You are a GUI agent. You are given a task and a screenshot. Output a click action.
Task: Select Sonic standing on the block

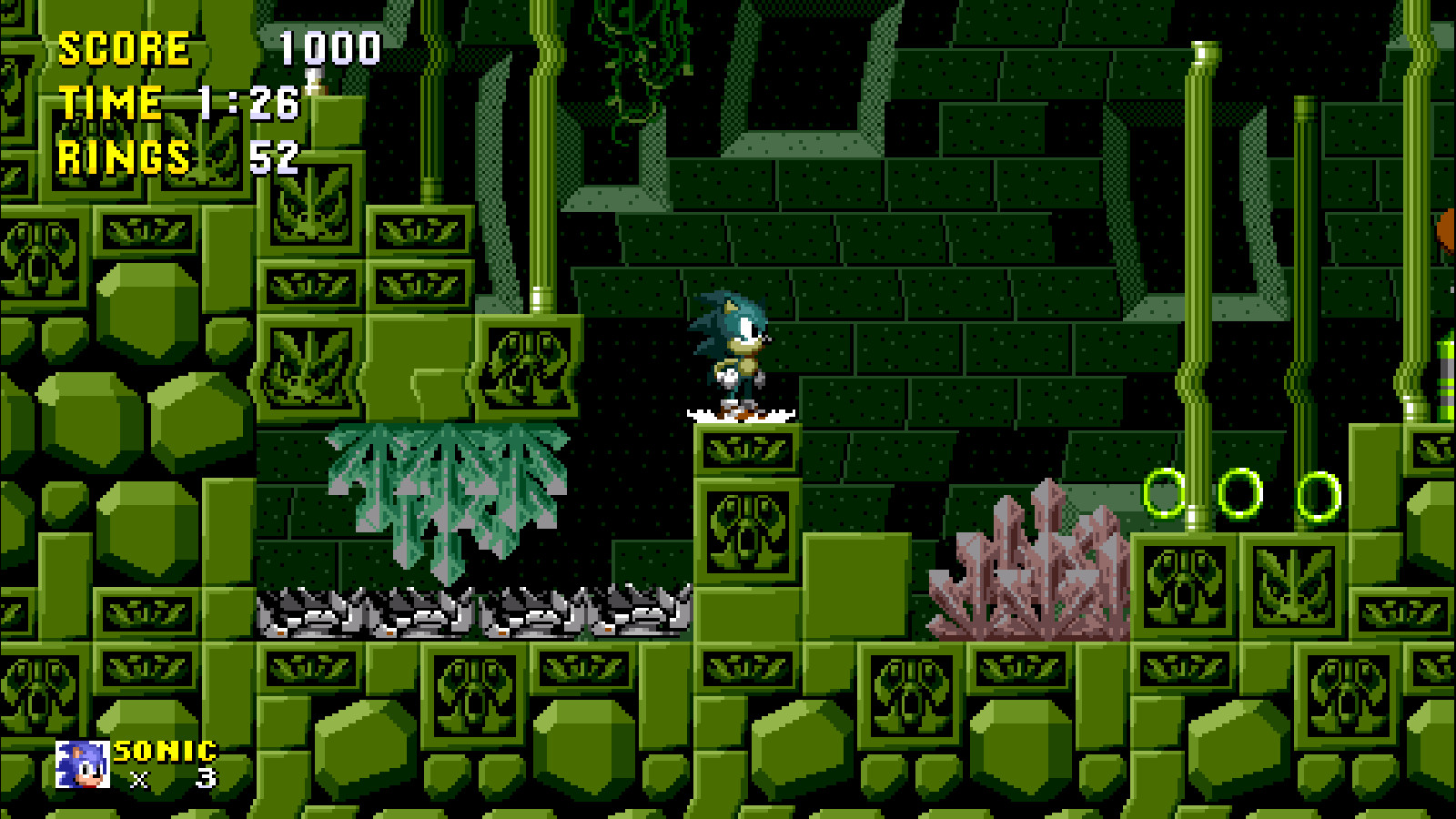coord(733,355)
